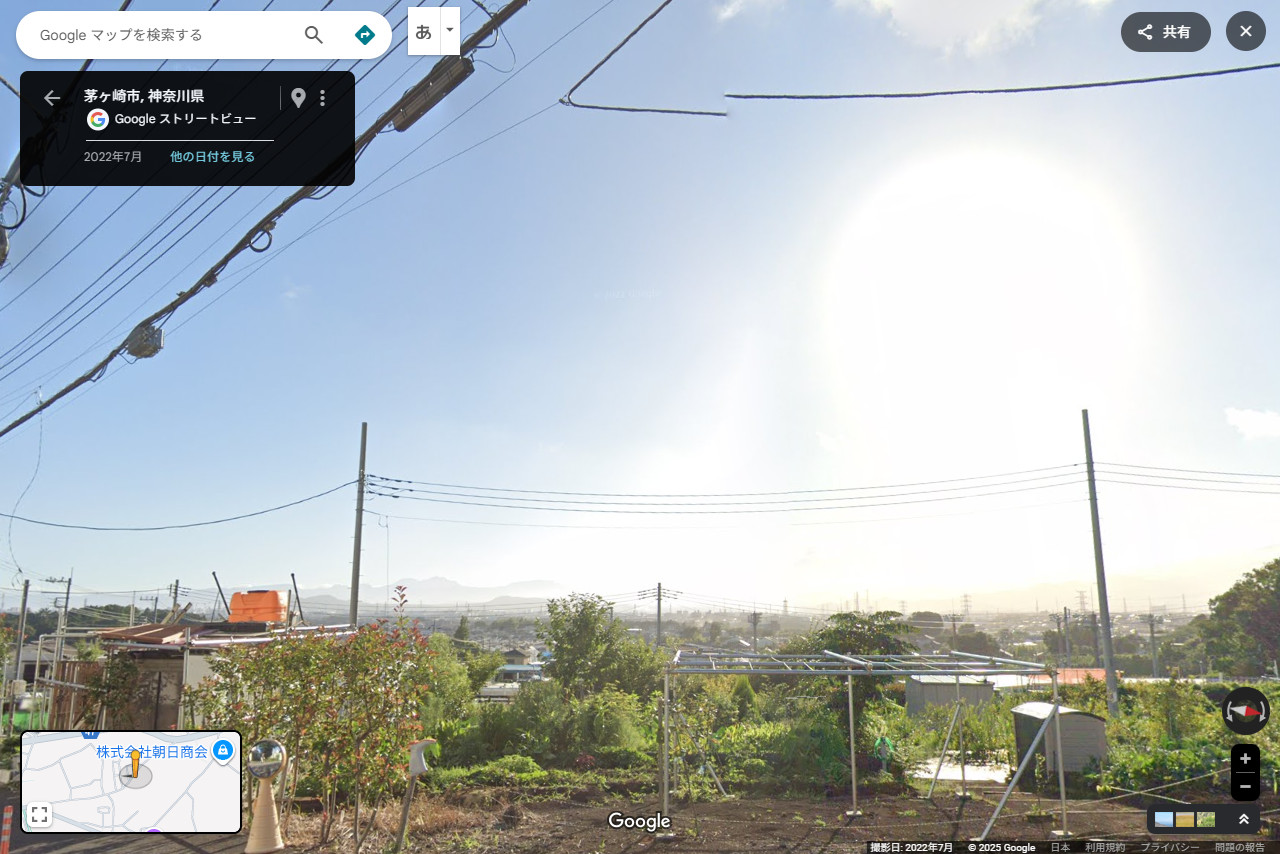Click the magnifying glass search icon
Viewport: 1280px width, 854px height.
[x=314, y=35]
